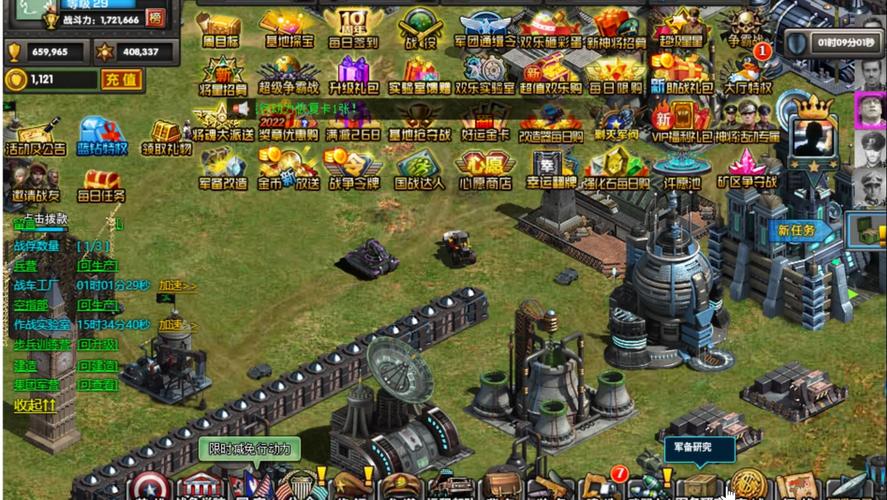Collapse the build queue with 收起

coord(35,406)
